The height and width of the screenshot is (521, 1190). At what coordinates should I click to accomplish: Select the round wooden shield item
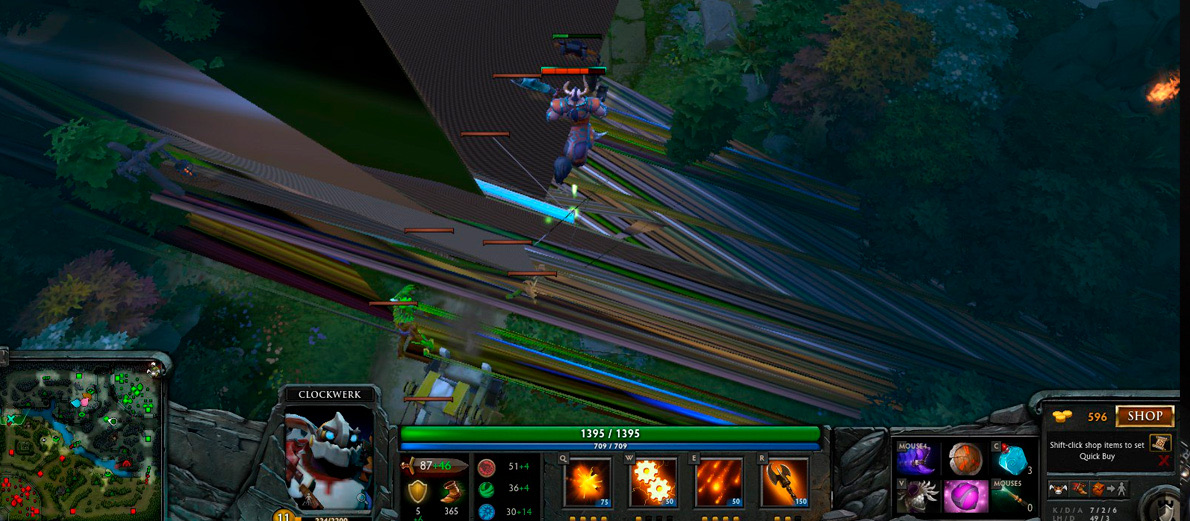coord(965,459)
